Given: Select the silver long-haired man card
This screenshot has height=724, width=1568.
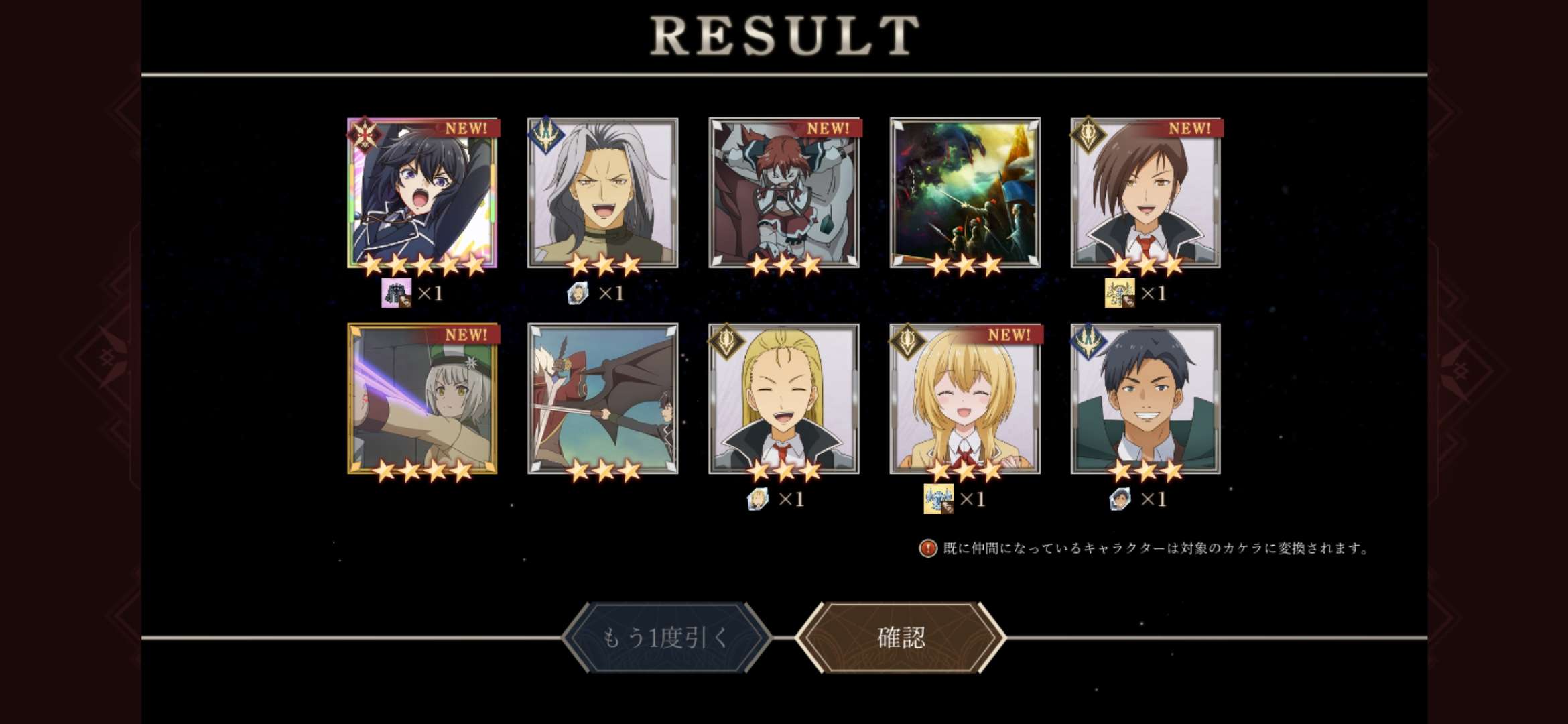Looking at the screenshot, I should click(x=603, y=193).
